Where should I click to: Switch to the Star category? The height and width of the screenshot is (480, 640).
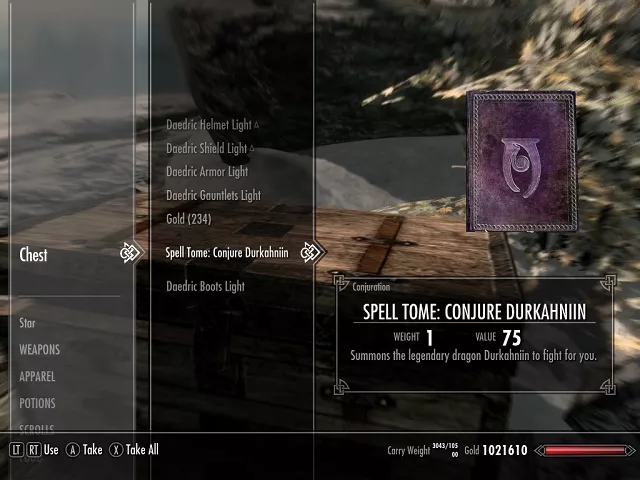coord(28,323)
